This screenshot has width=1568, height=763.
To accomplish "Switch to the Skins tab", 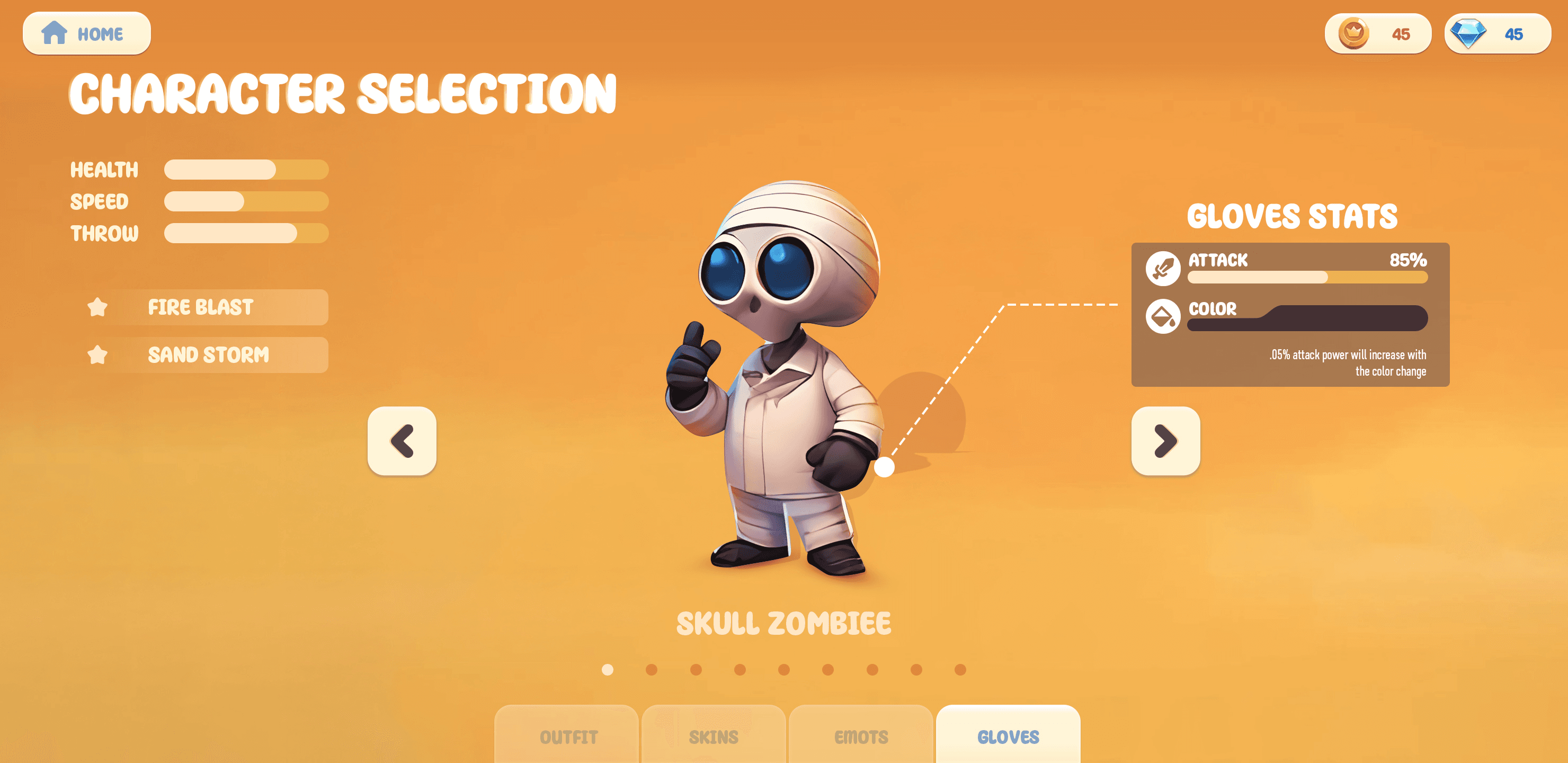I will 713,736.
